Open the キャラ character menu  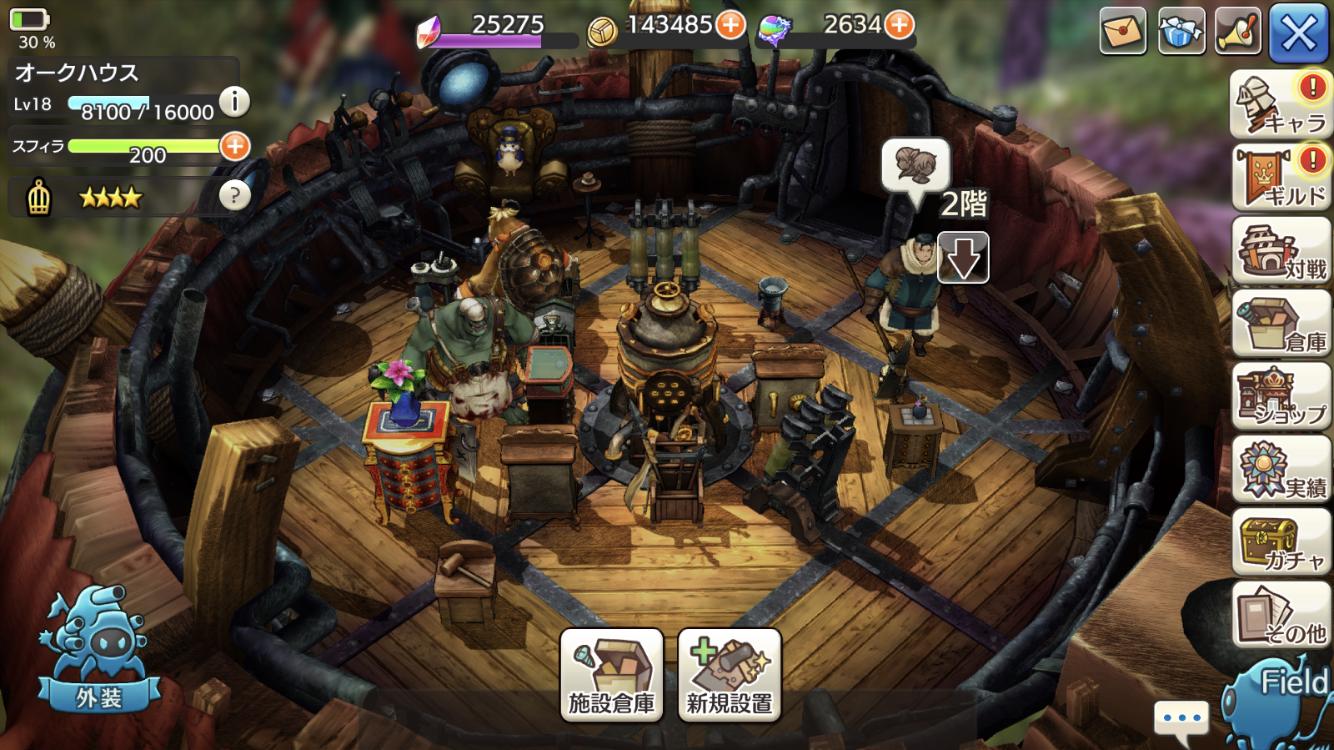1280,104
